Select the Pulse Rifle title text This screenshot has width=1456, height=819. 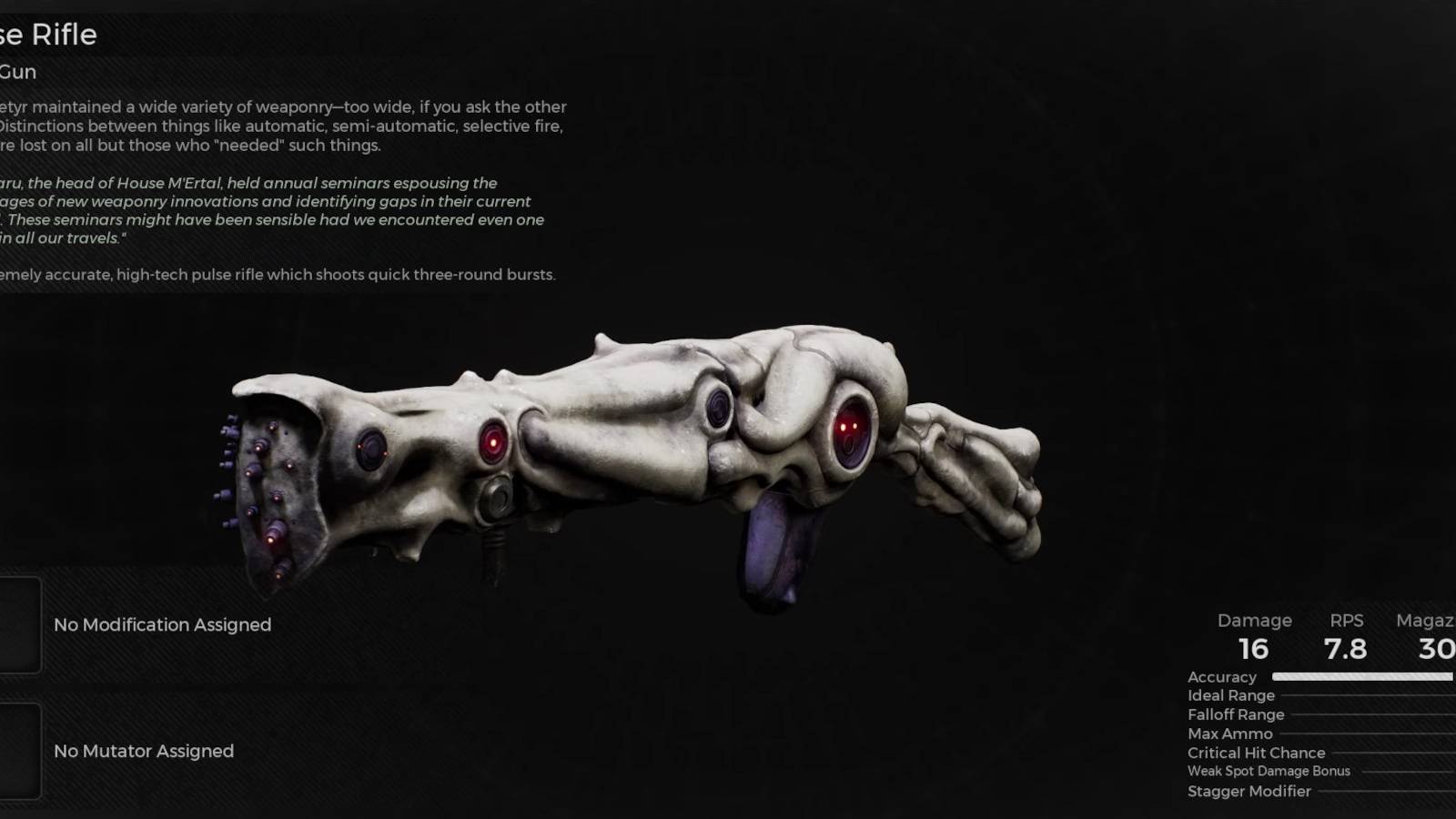(50, 35)
